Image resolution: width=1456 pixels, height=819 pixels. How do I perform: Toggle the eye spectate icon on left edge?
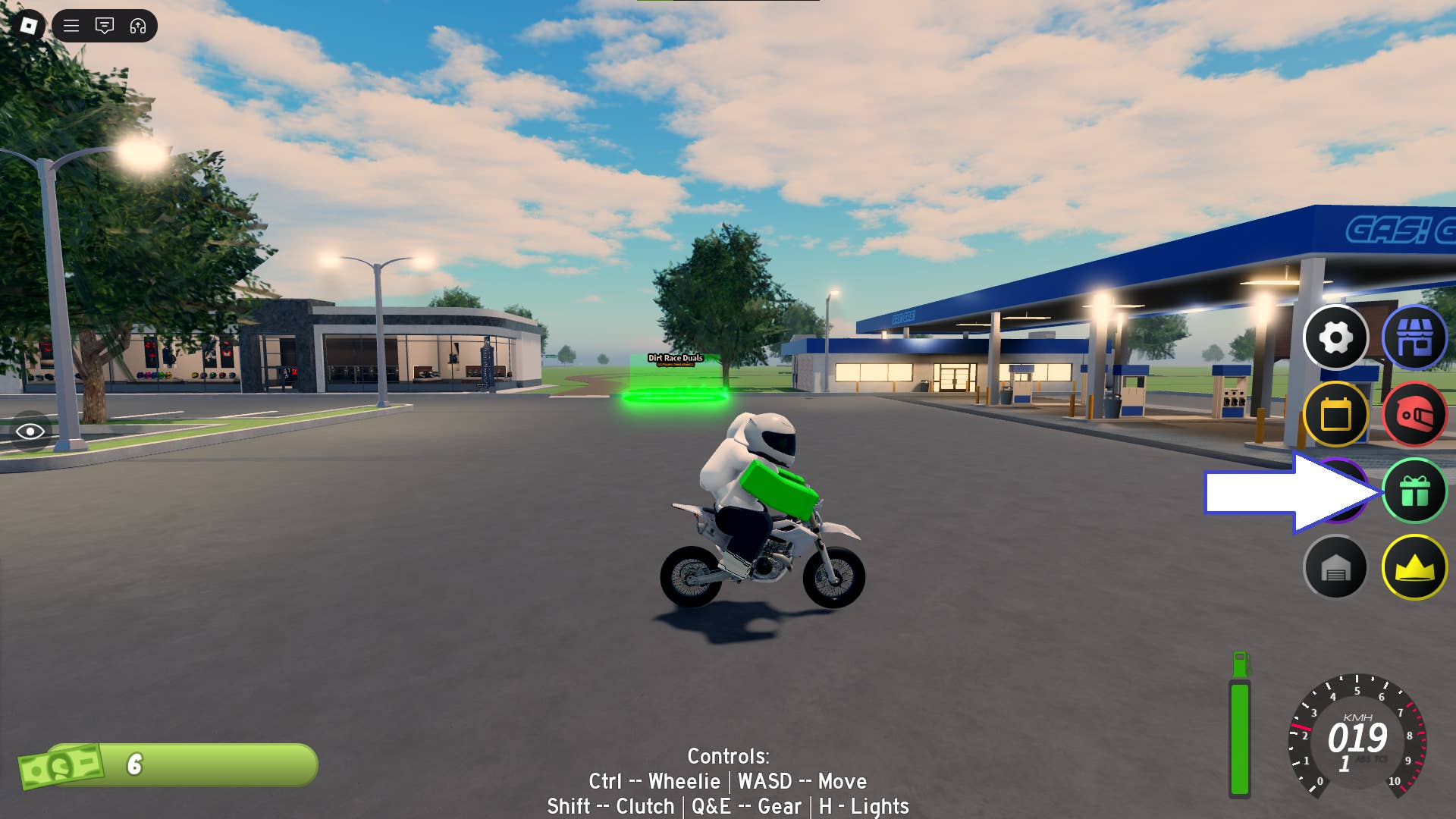click(x=30, y=431)
